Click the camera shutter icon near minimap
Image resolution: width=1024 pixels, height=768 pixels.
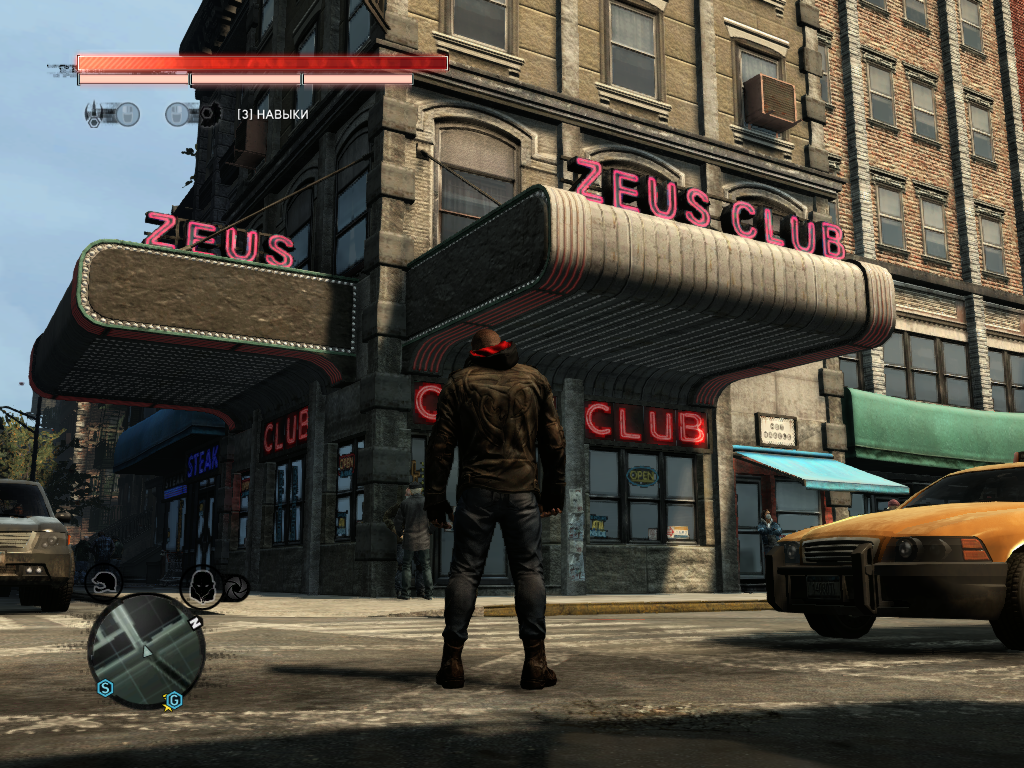coord(236,587)
